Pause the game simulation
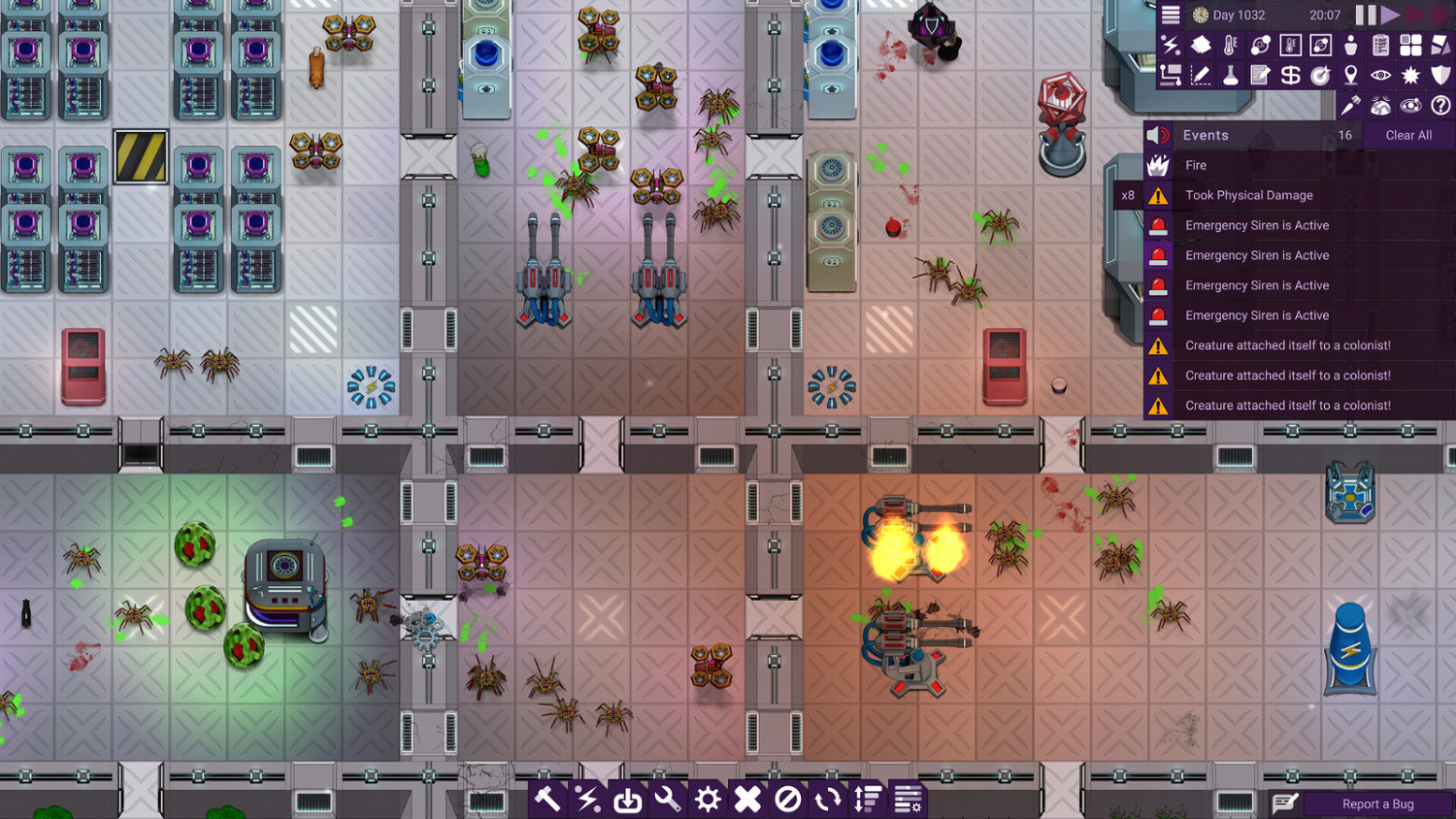The image size is (1456, 819). [1368, 15]
